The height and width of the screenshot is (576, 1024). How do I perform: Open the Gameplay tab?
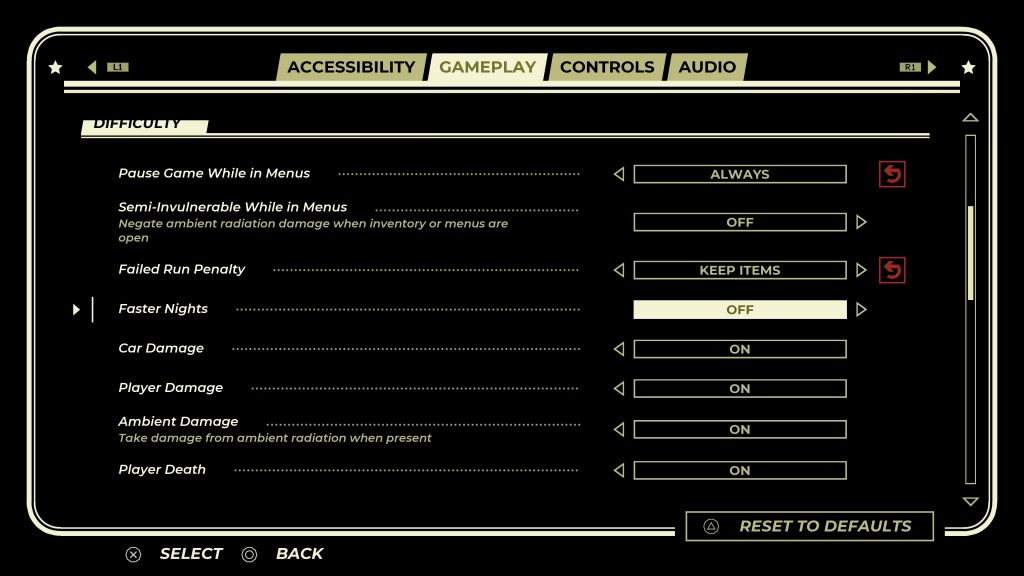pos(487,67)
